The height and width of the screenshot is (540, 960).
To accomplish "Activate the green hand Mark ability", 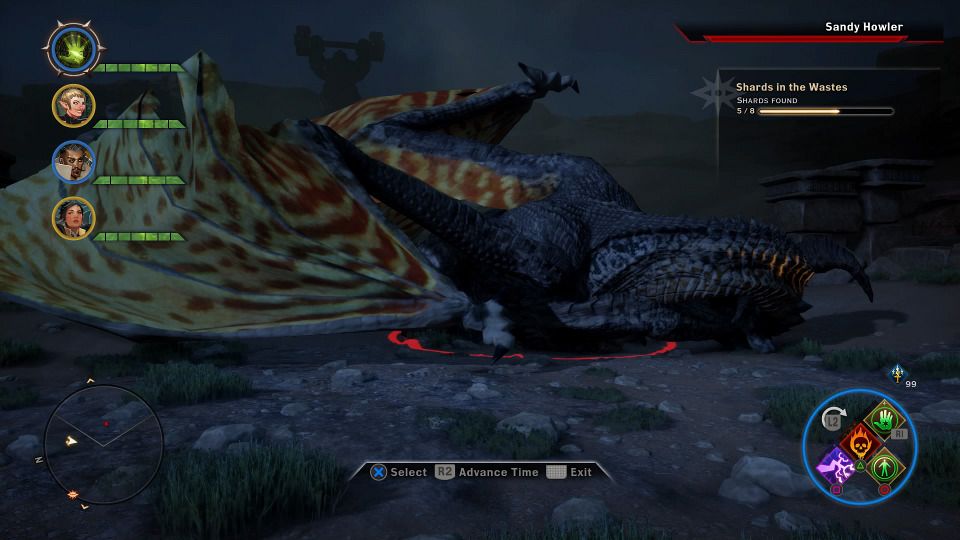I will 884,419.
